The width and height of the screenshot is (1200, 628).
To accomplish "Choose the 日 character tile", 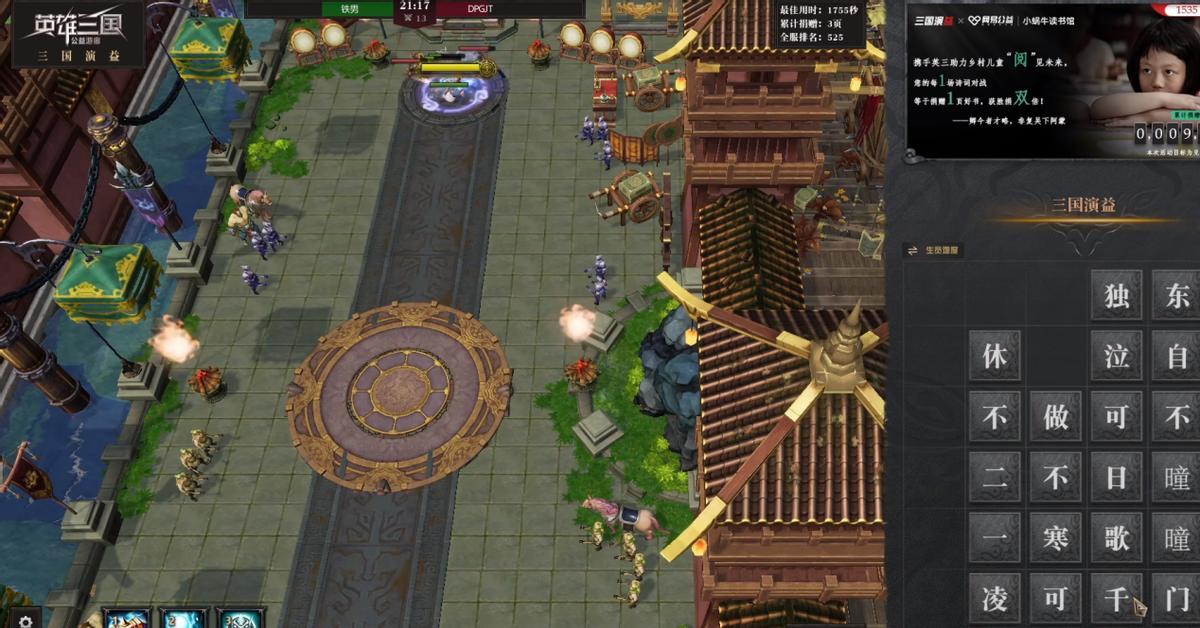I will point(1116,478).
